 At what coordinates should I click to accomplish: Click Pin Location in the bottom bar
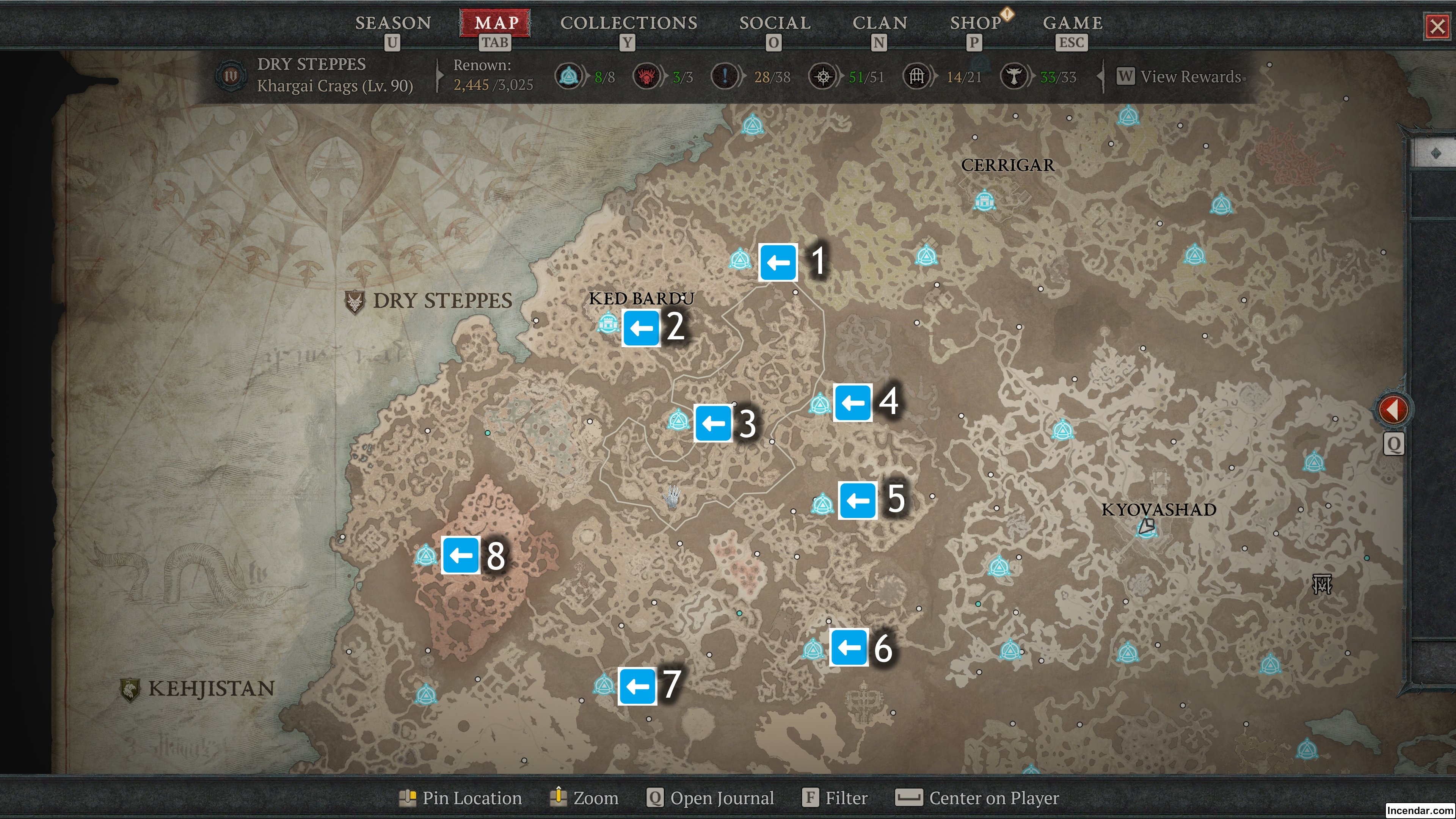pyautogui.click(x=461, y=797)
